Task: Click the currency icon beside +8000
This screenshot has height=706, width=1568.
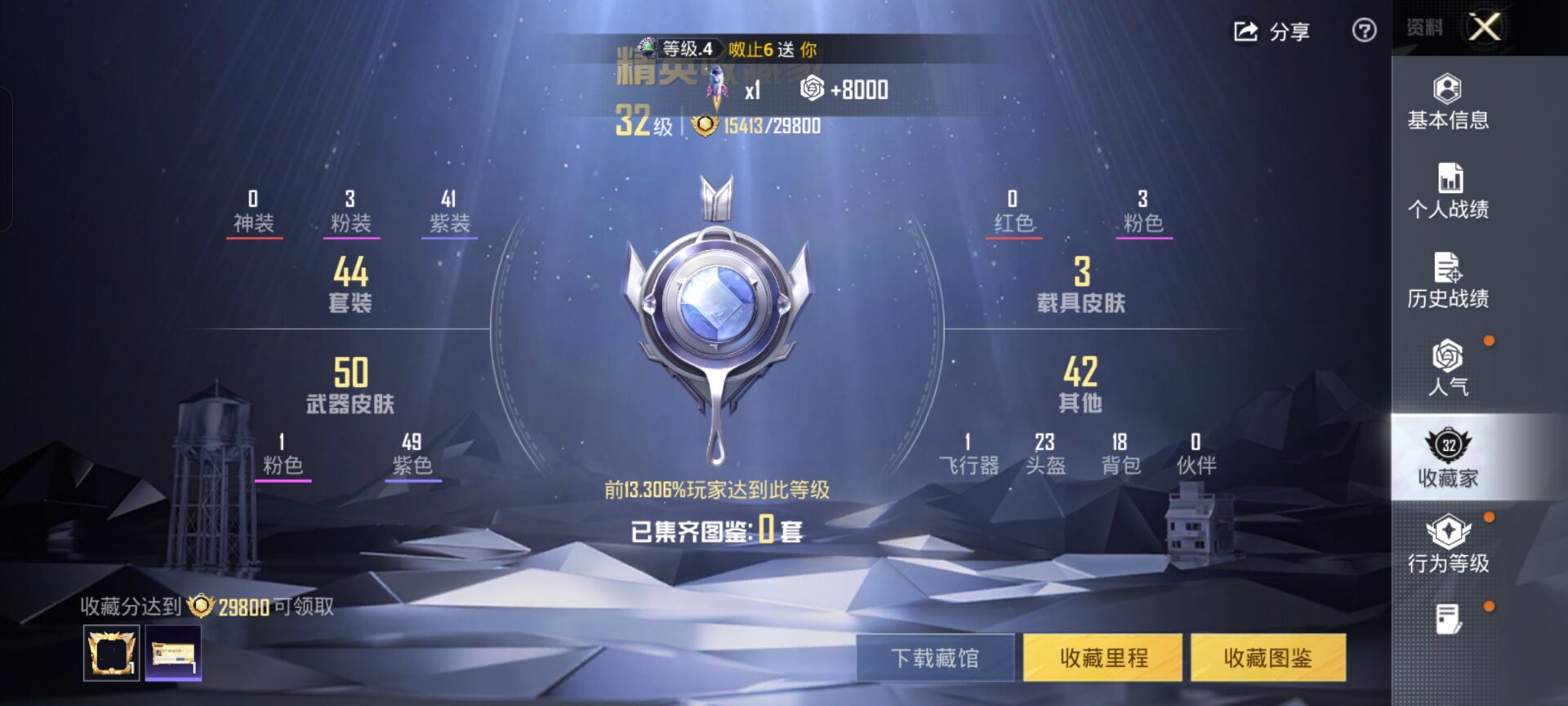Action: point(810,89)
